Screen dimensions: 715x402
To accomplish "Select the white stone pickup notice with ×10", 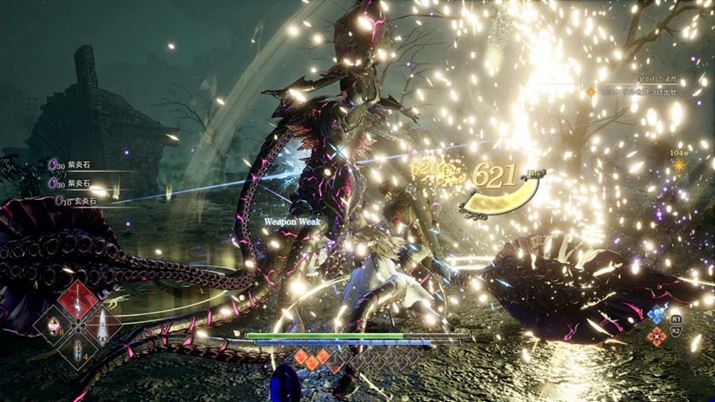I will click(75, 199).
